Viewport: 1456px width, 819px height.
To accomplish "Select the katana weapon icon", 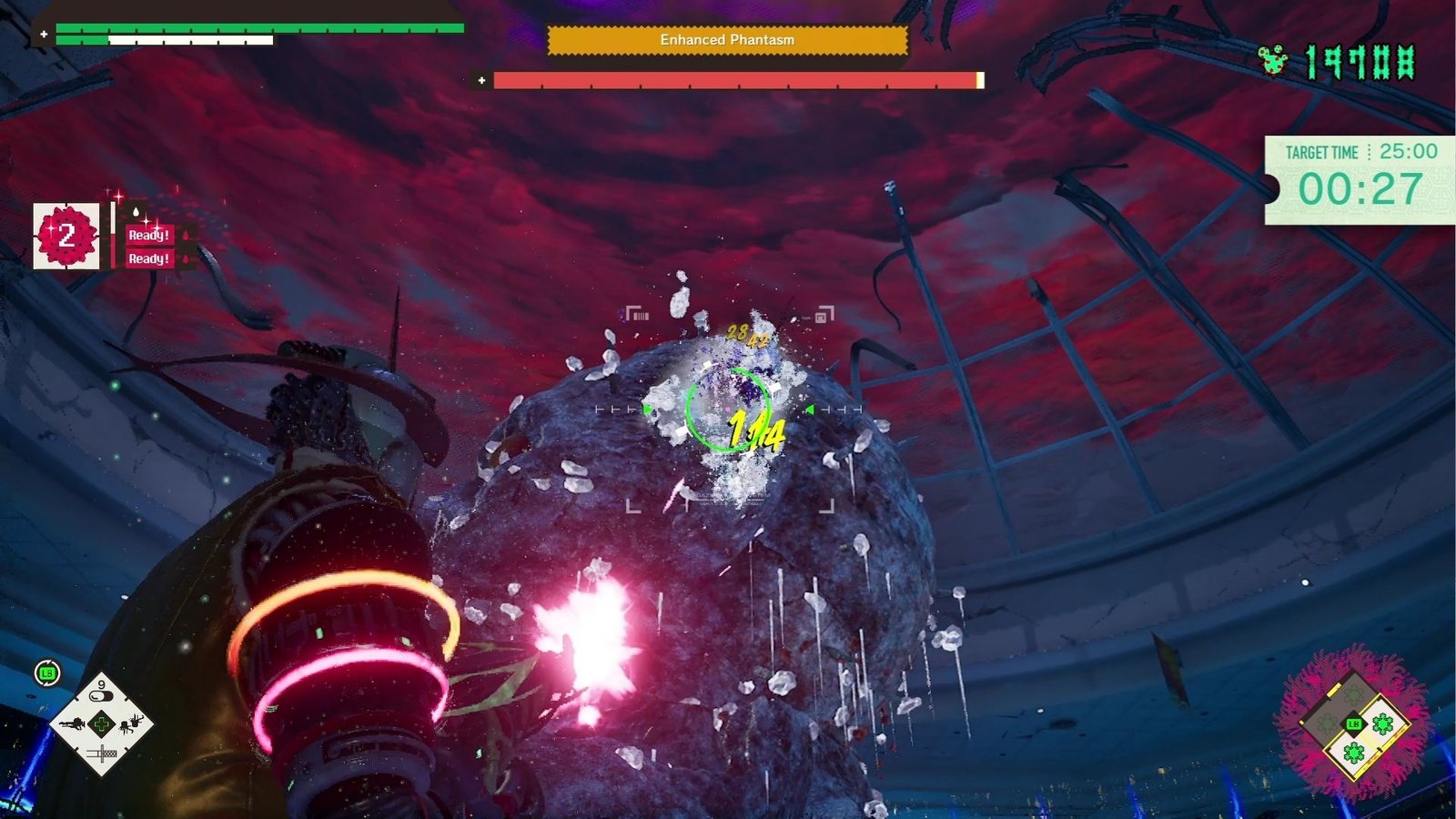I will tap(102, 753).
